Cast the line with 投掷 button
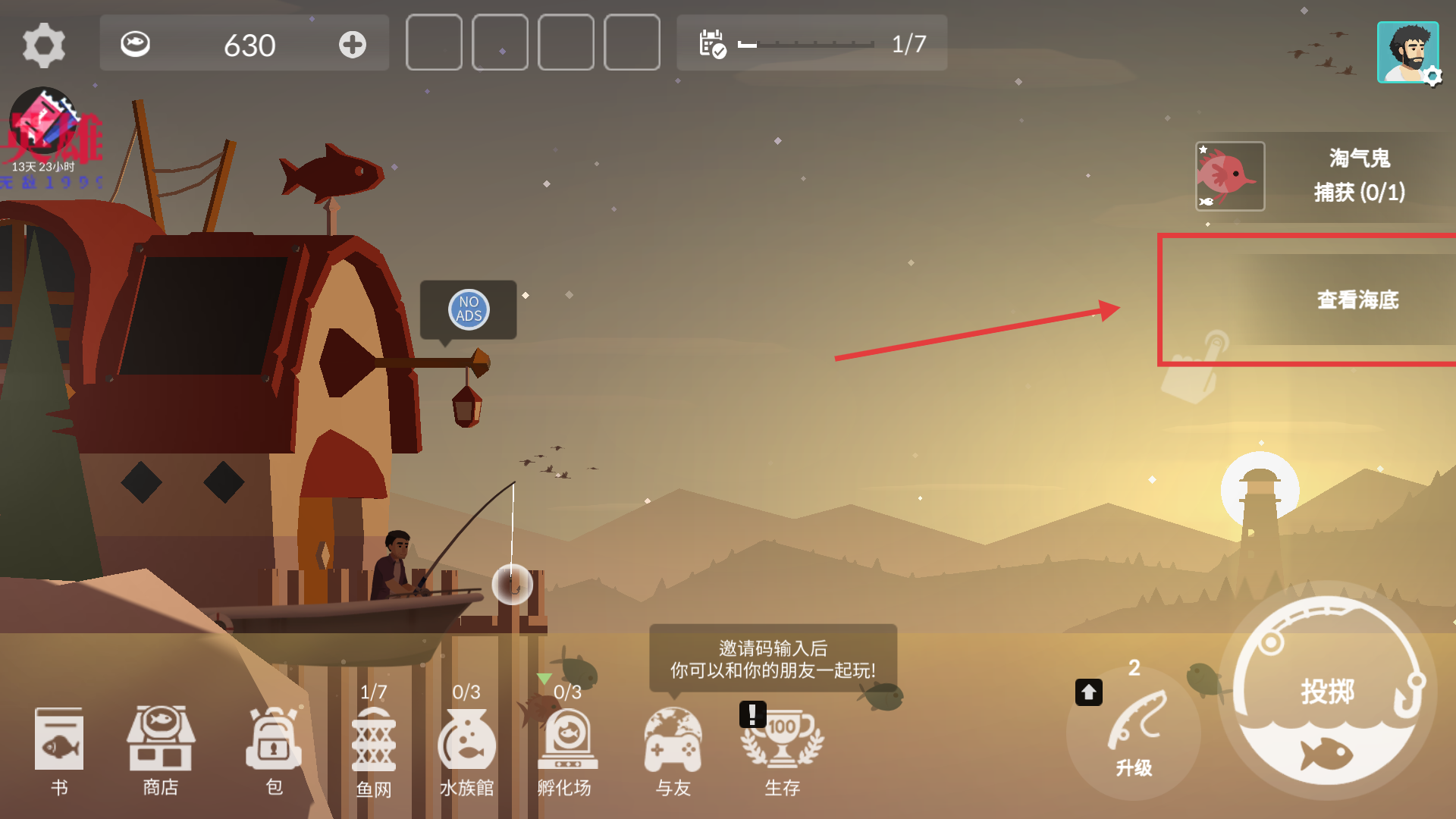Viewport: 1456px width, 819px height. click(x=1328, y=691)
